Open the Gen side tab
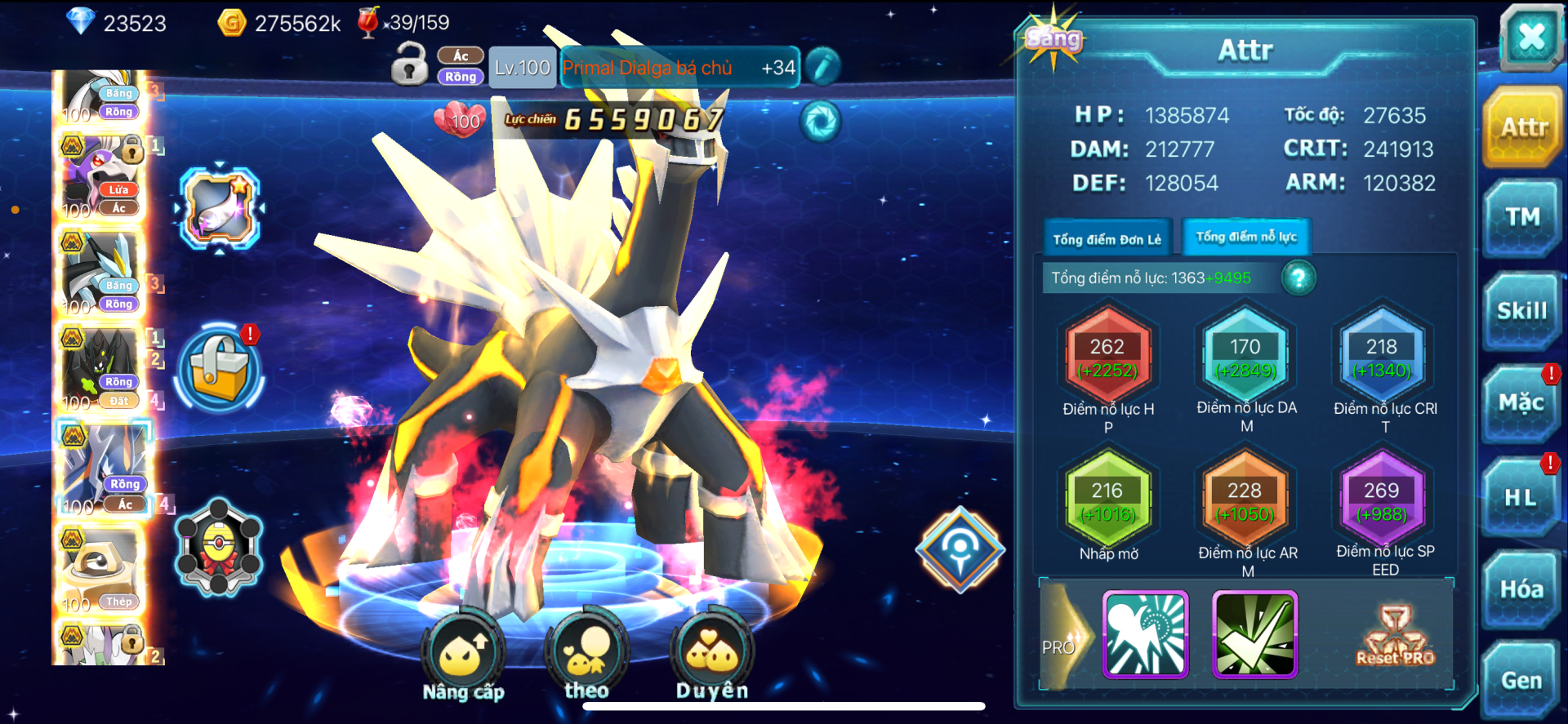This screenshot has height=724, width=1568. (x=1521, y=680)
